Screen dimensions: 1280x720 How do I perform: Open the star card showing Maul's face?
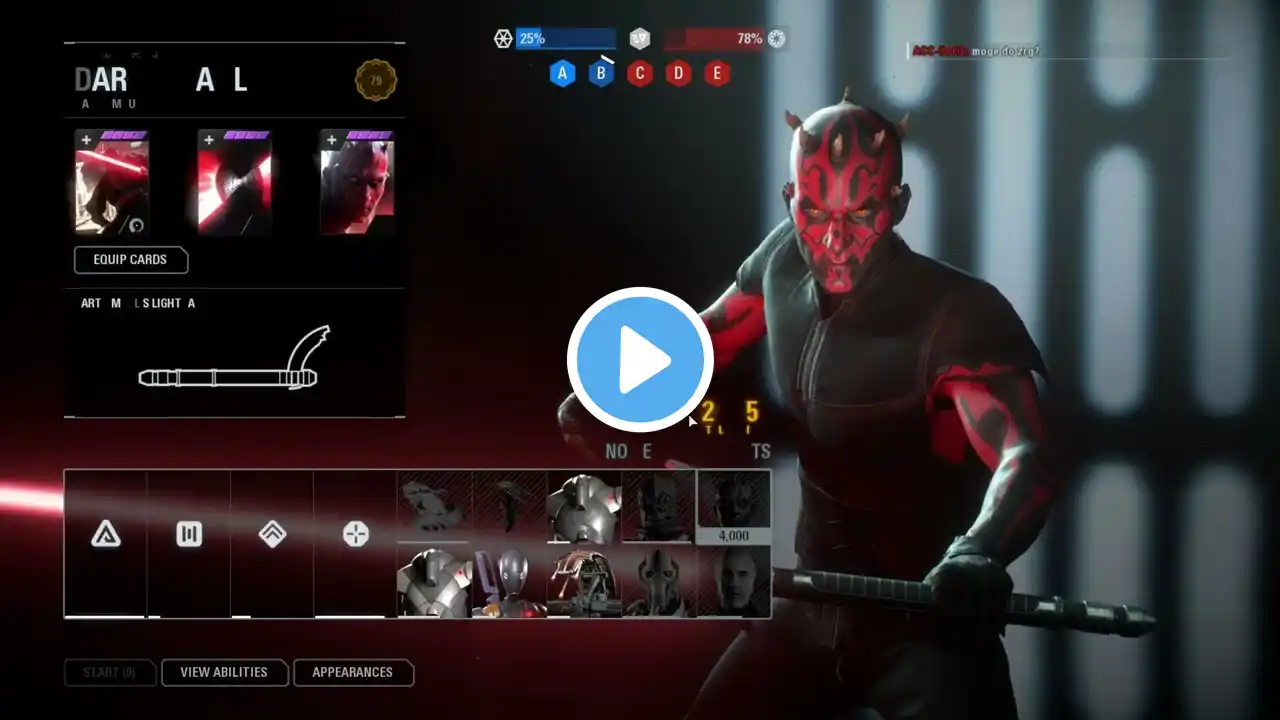356,185
